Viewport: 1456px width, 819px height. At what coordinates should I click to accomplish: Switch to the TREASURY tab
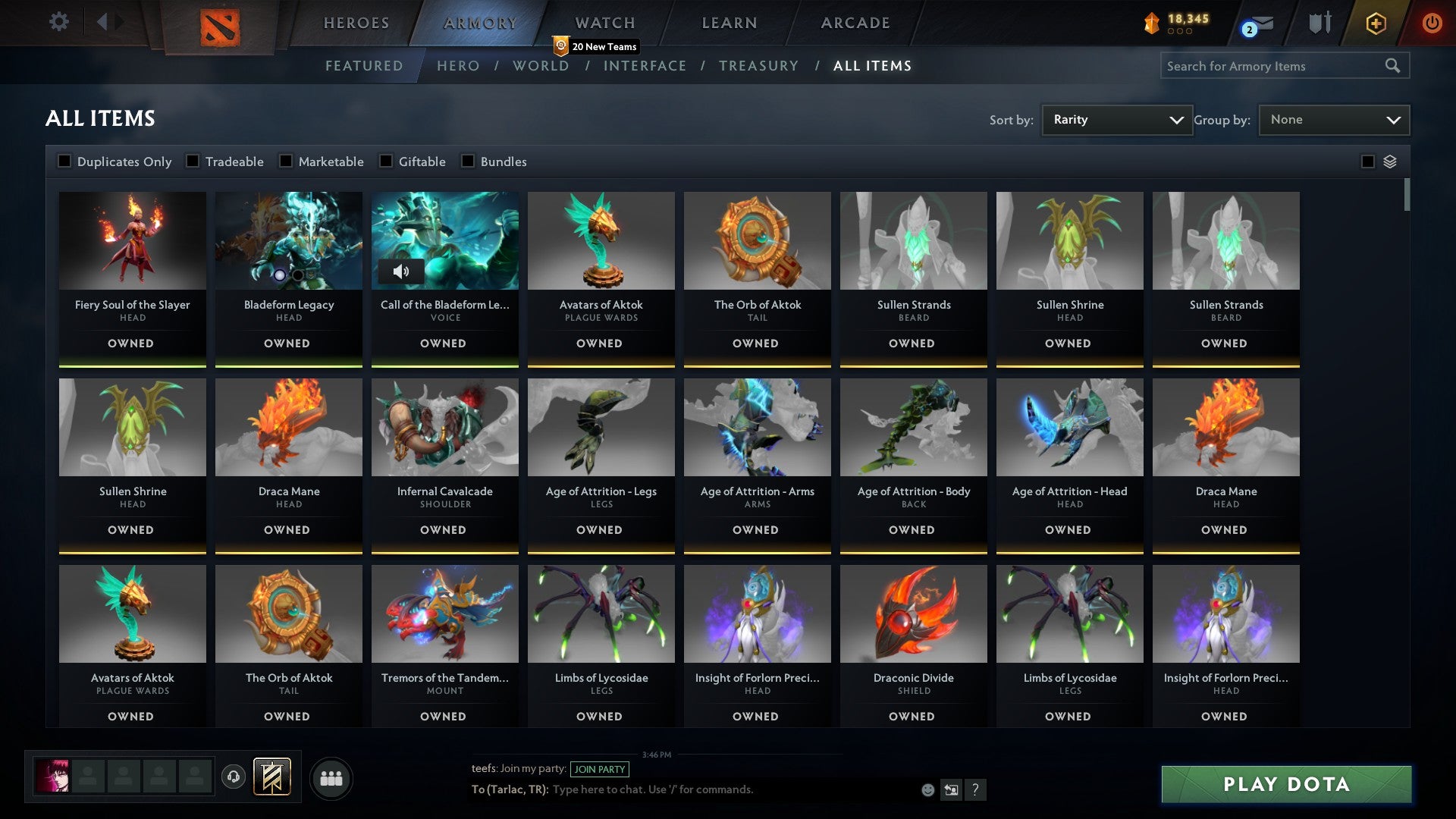758,66
